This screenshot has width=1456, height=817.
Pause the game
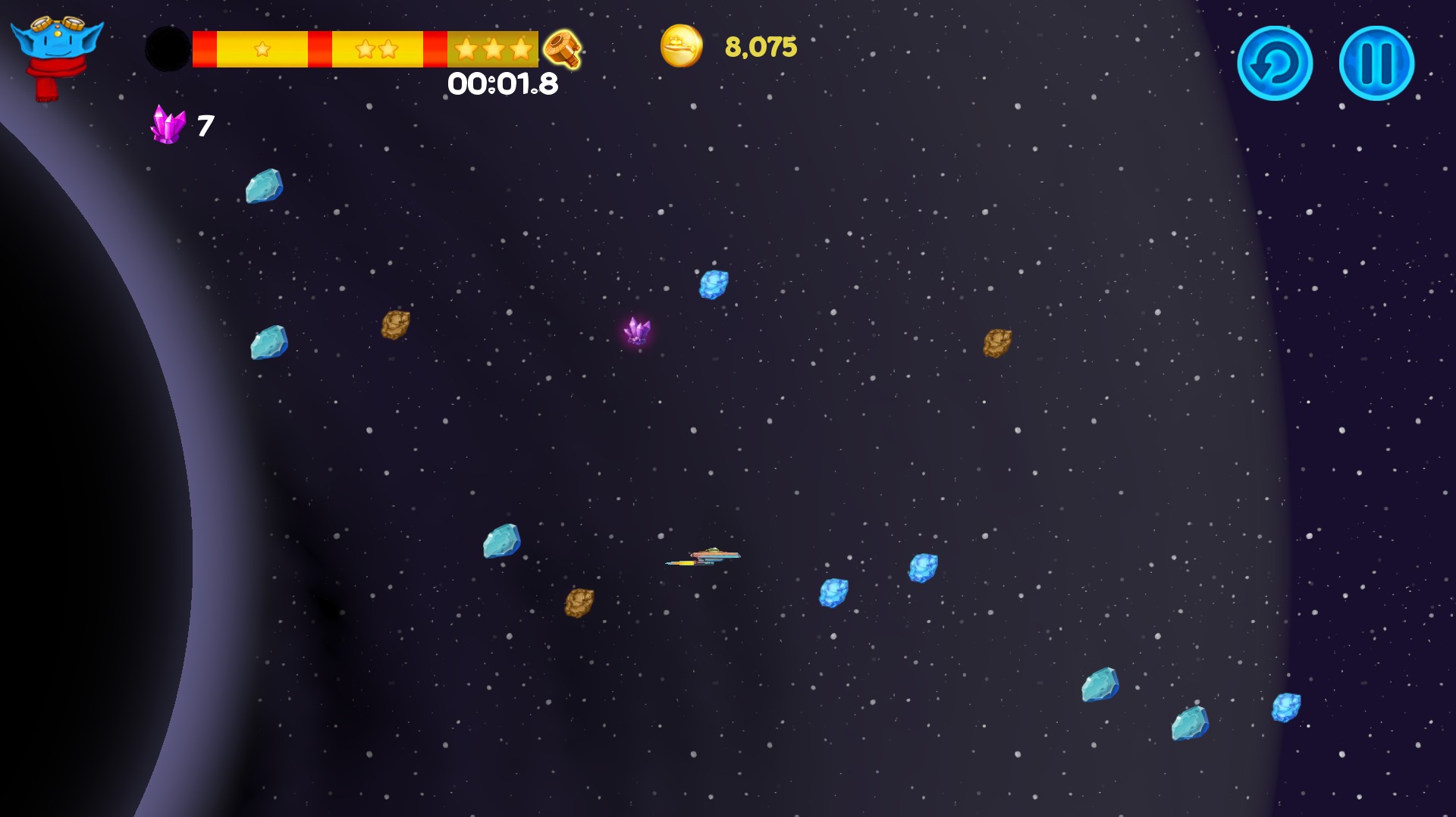pyautogui.click(x=1376, y=64)
